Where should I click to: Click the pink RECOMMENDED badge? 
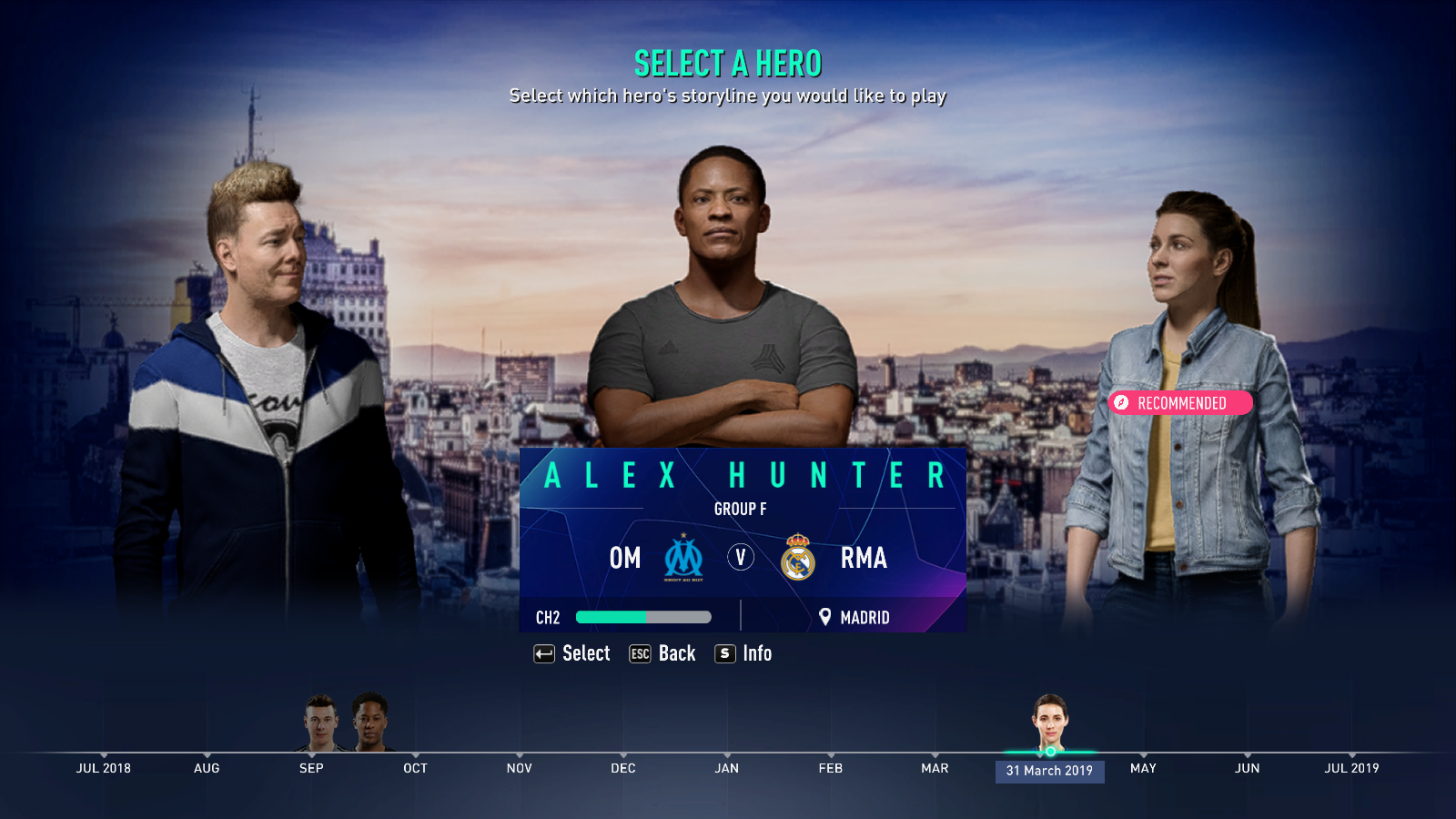tap(1180, 403)
